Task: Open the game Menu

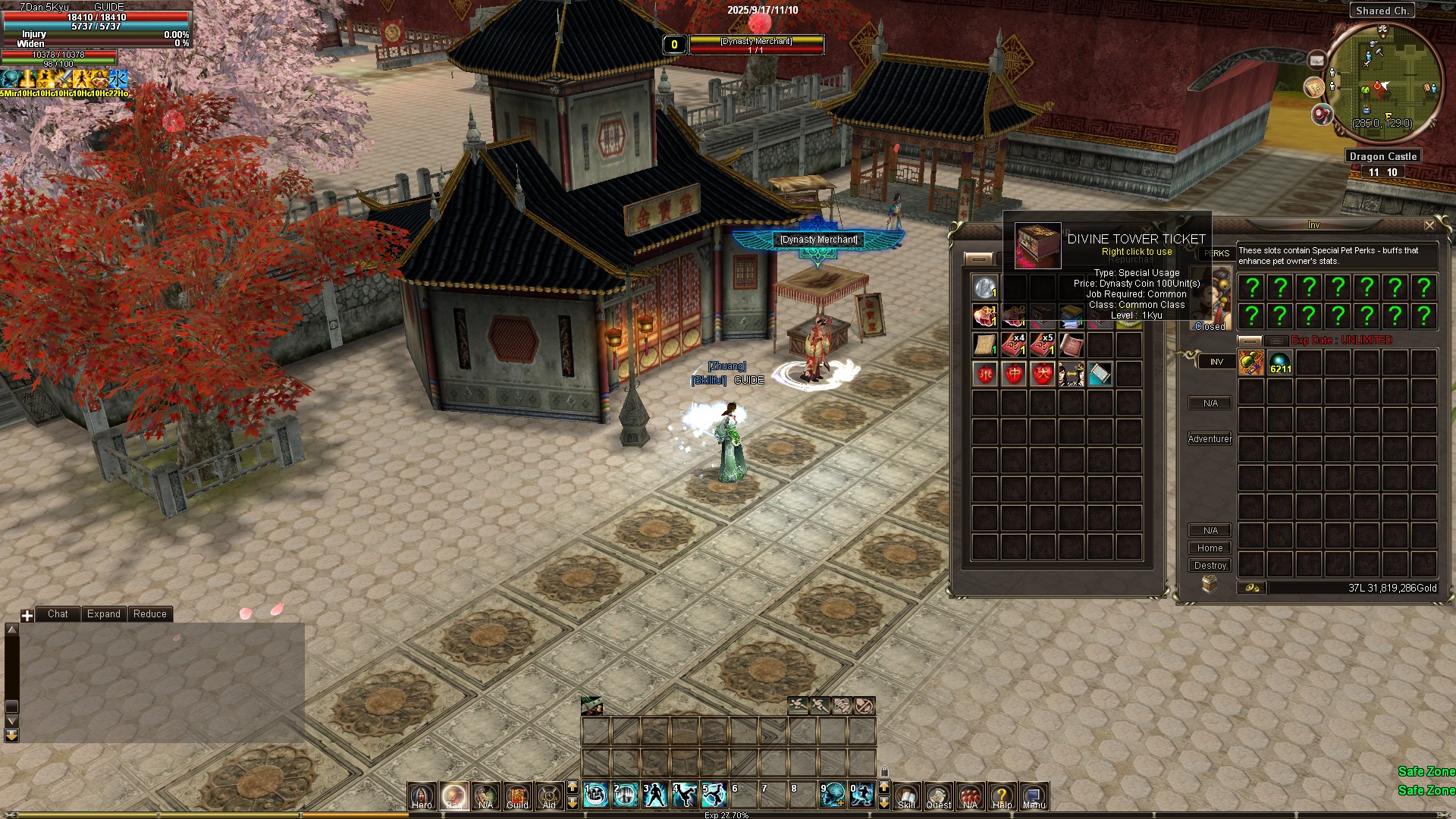Action: [x=1034, y=795]
